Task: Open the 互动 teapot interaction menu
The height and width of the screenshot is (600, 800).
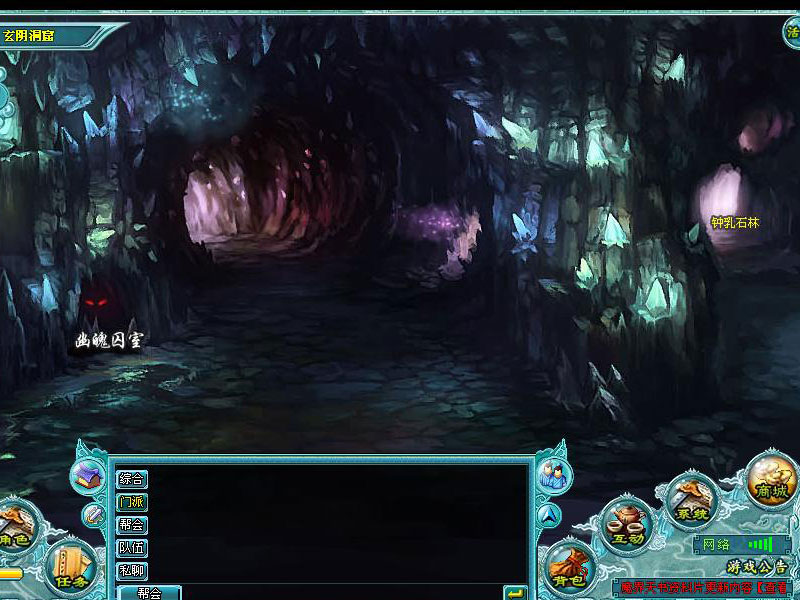Action: point(628,525)
